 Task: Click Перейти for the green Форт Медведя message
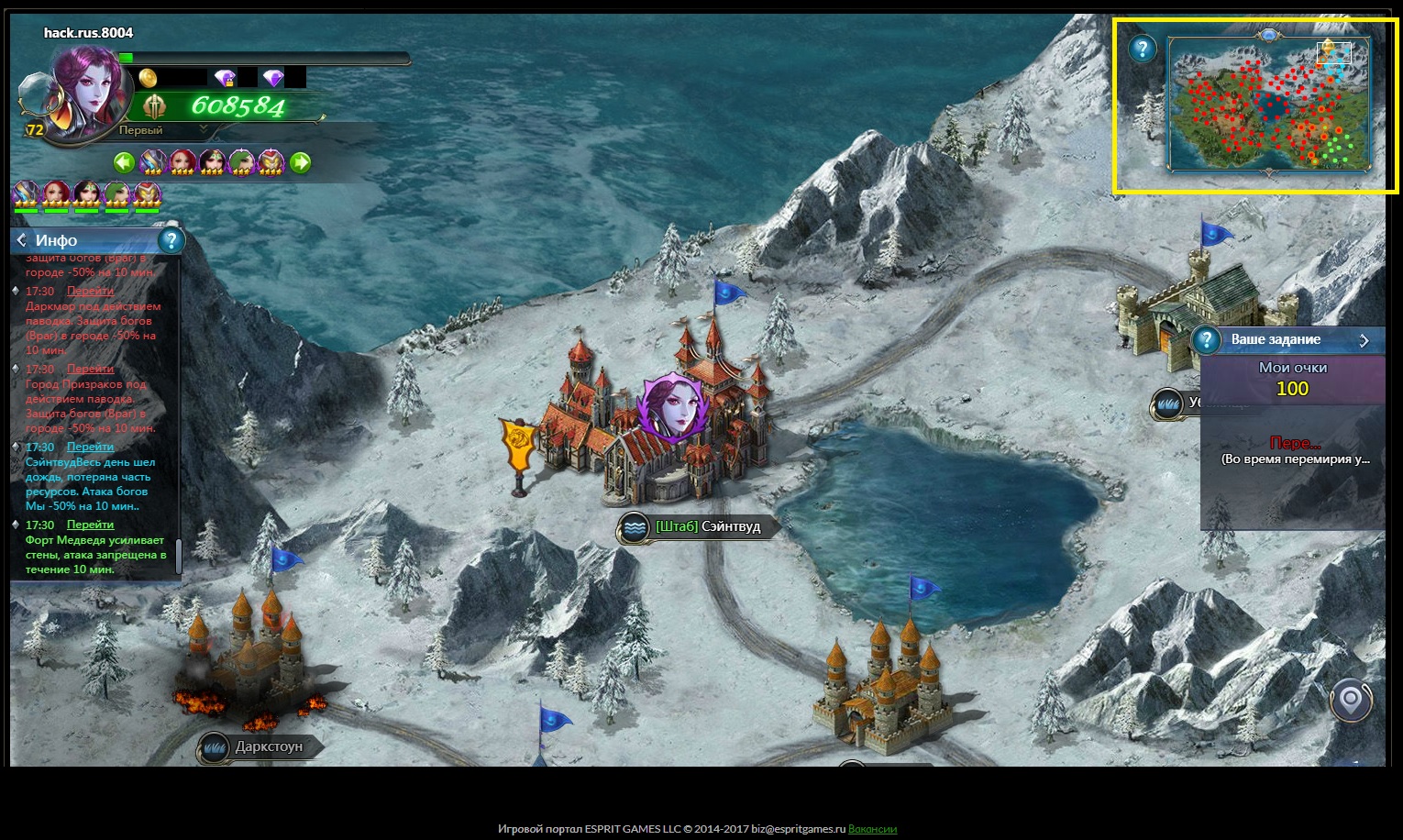90,525
